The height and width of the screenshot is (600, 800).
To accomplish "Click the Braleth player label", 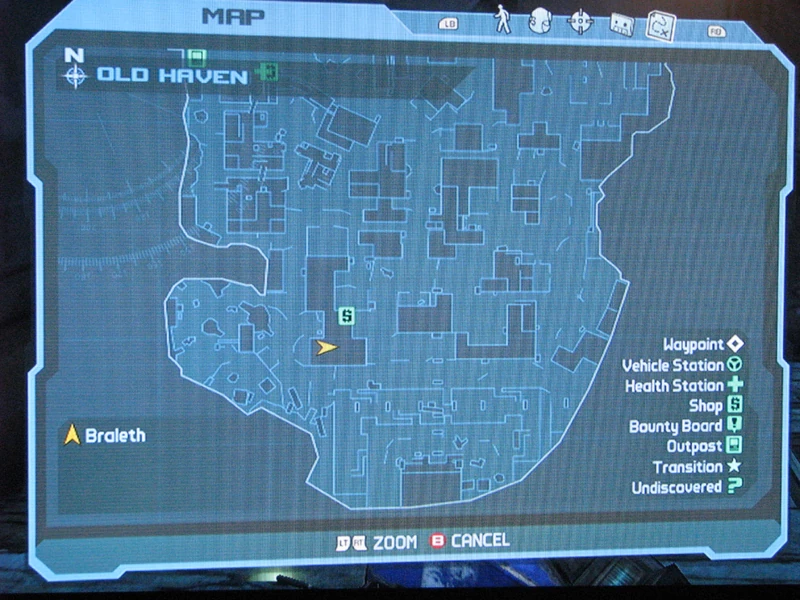I will click(105, 436).
